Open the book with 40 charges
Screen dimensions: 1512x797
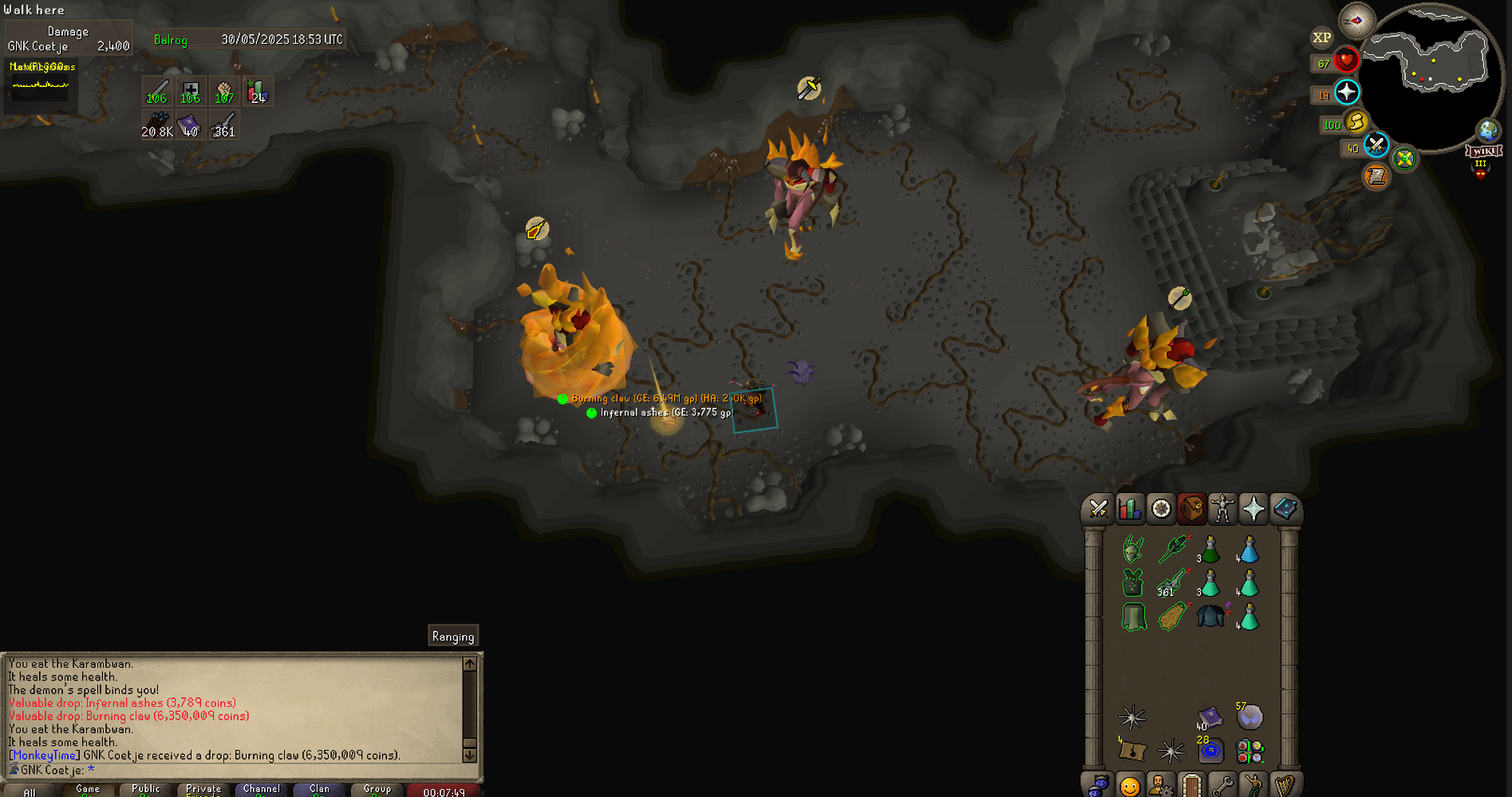(x=1210, y=717)
